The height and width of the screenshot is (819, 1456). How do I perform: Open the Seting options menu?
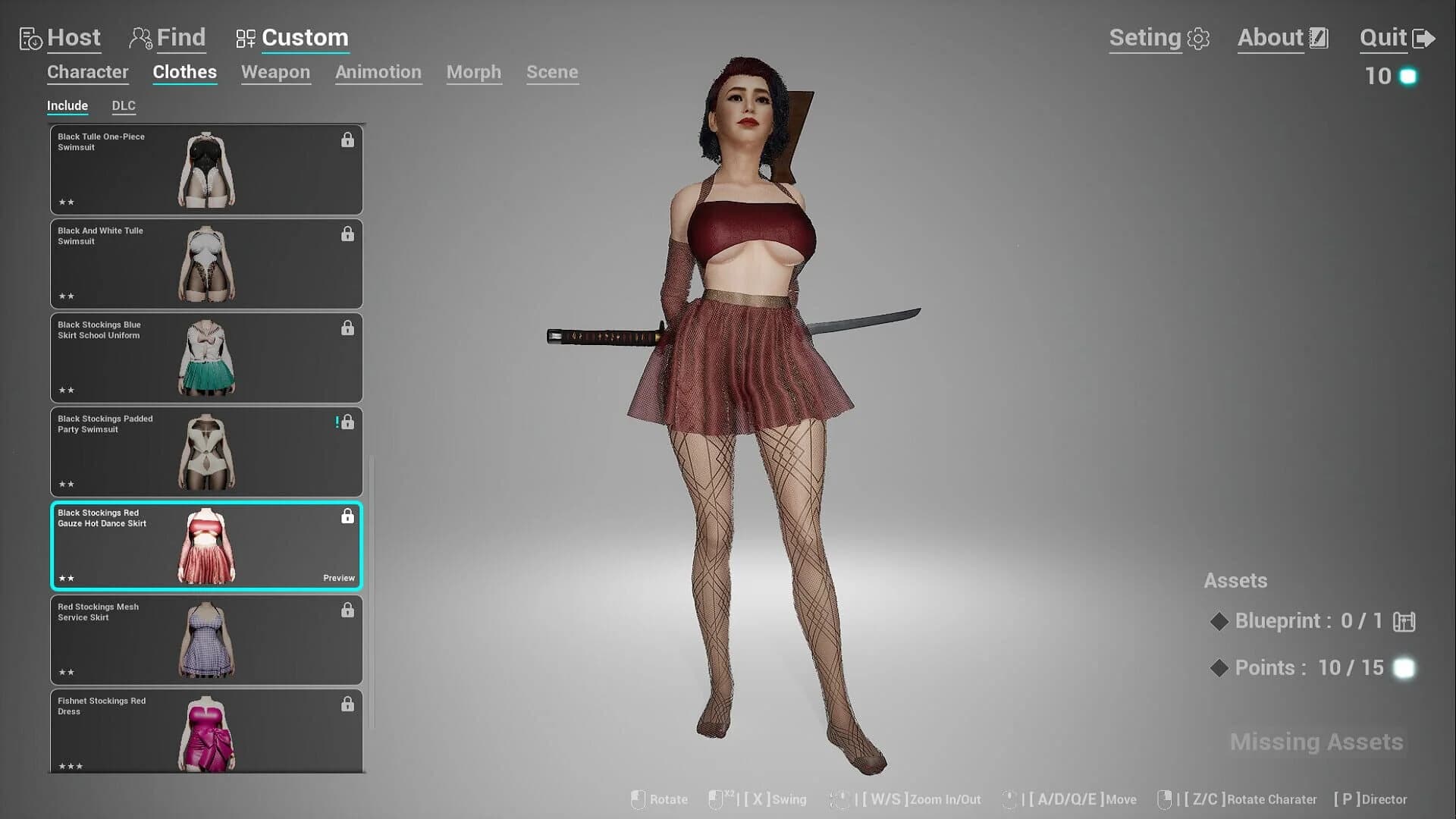tap(1158, 38)
